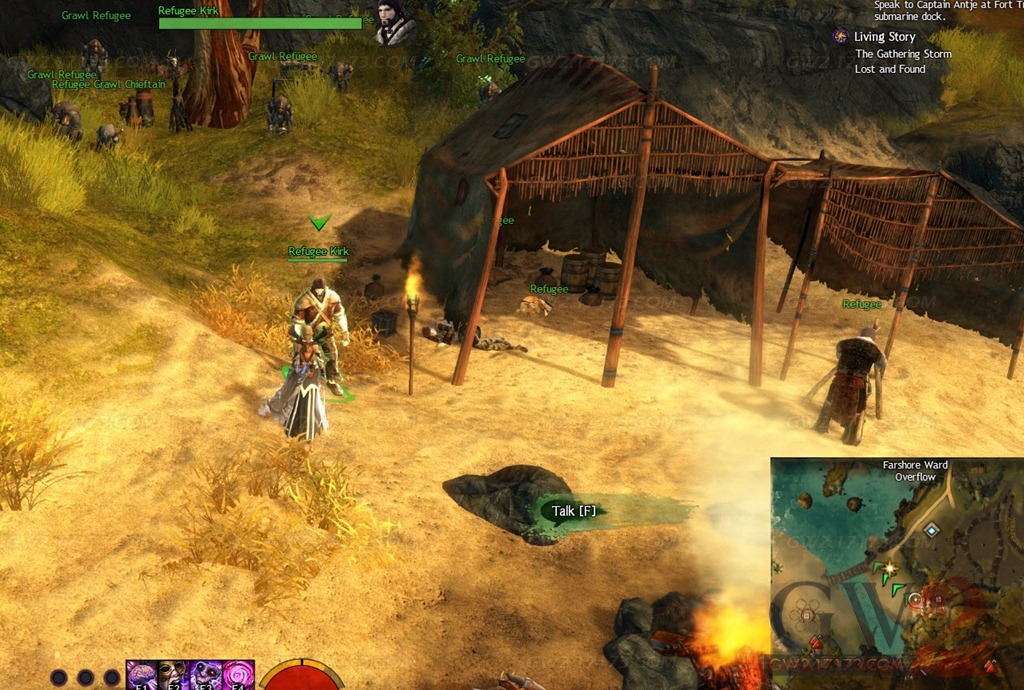Open the Living Story tracker icon
This screenshot has height=690, width=1024.
841,37
